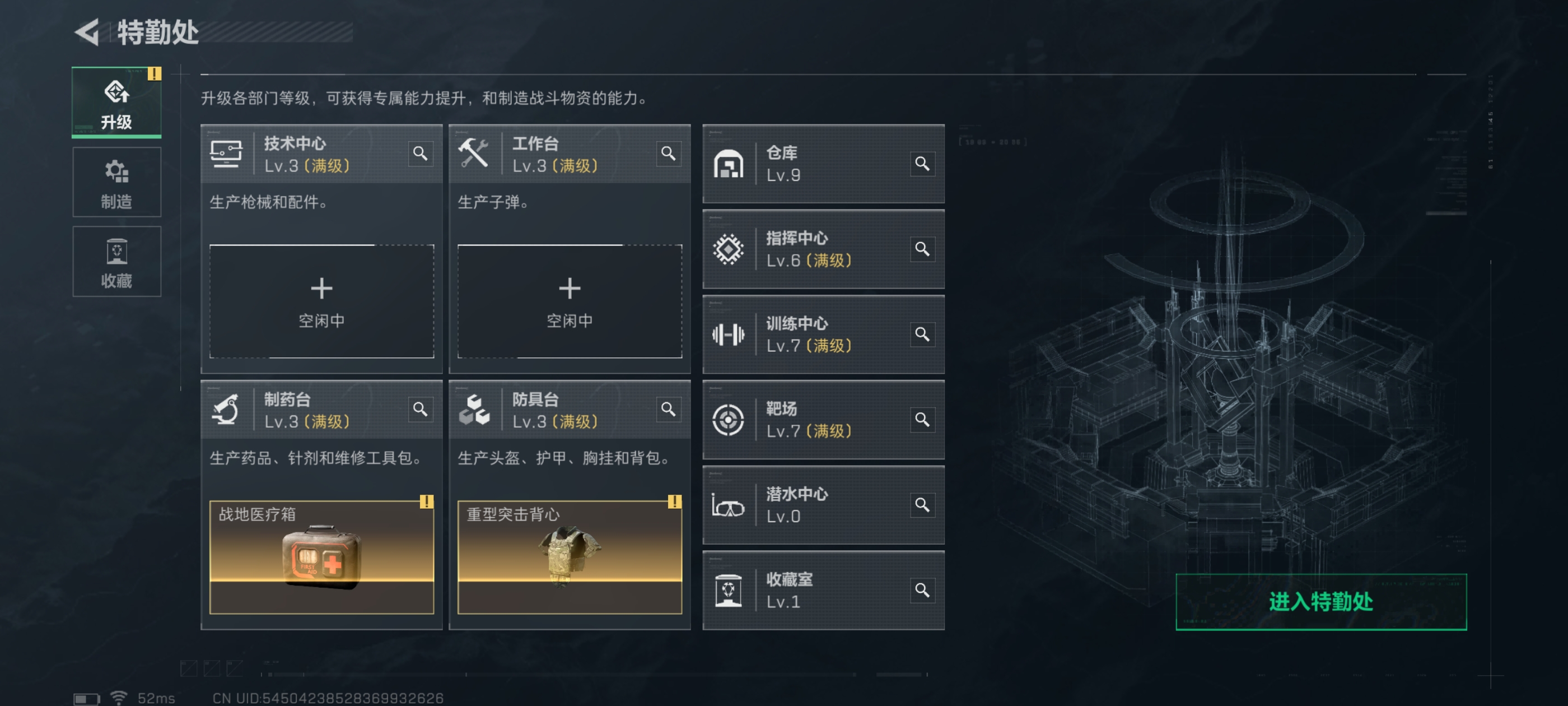
Task: Click the diving mask icon of 潜水中心
Action: [x=729, y=505]
